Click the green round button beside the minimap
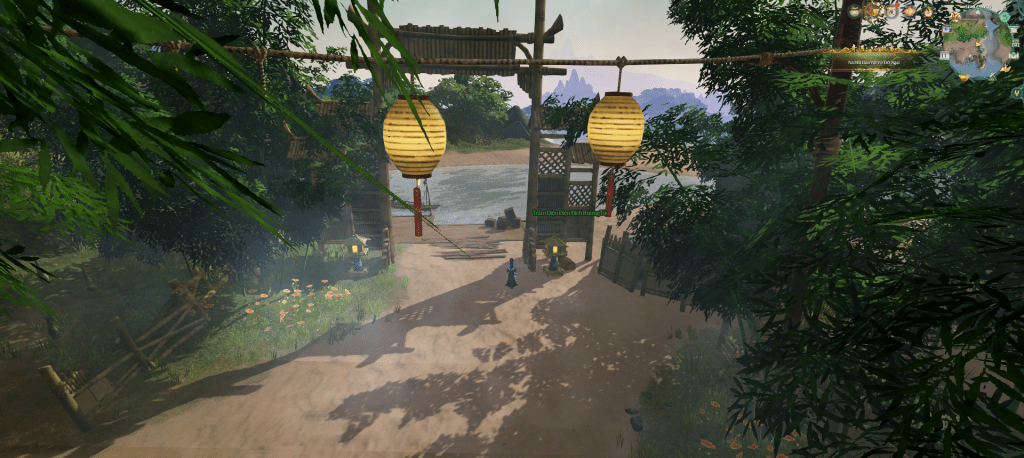Viewport: 1024px width, 458px height. (1004, 17)
